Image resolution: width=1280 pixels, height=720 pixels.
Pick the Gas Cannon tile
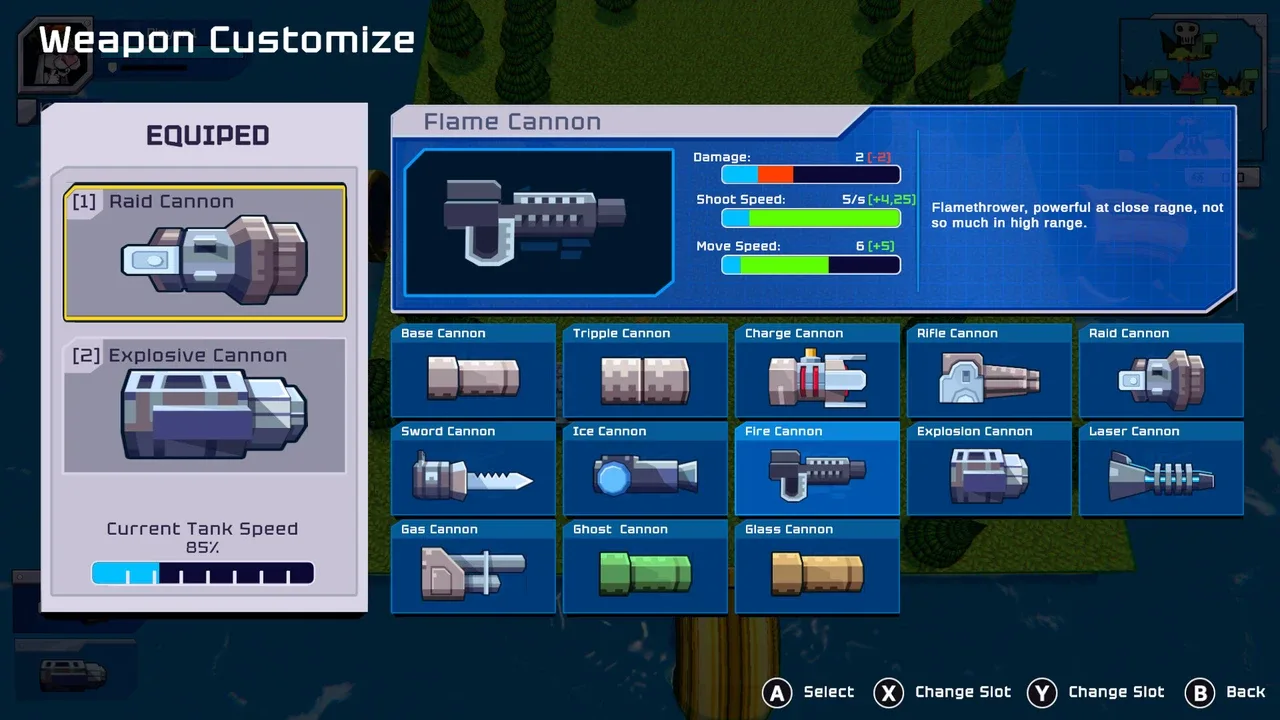[x=473, y=567]
